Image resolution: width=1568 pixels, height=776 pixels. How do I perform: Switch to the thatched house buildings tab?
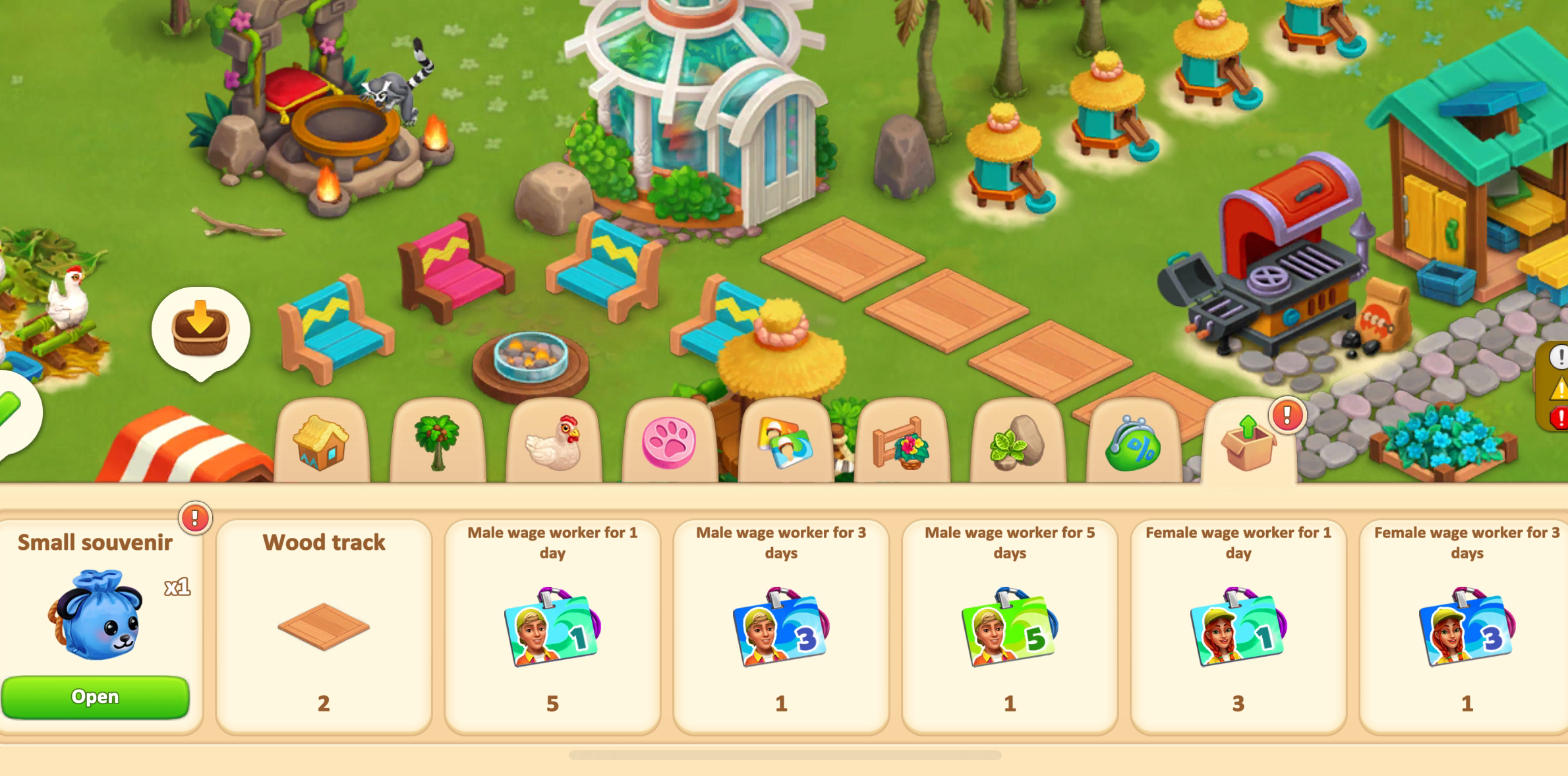(x=321, y=443)
